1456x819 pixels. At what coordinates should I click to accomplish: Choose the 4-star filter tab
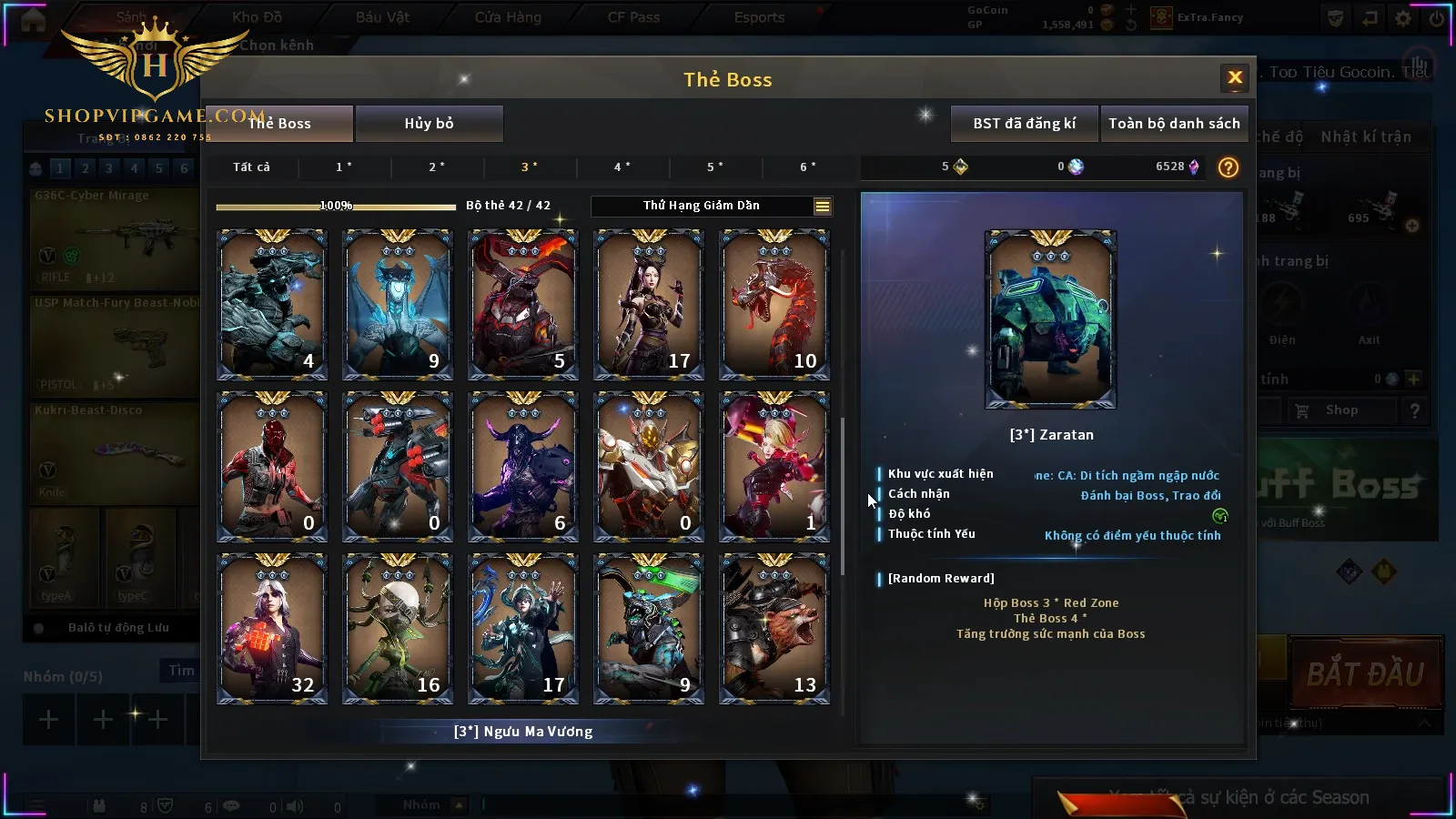[622, 167]
